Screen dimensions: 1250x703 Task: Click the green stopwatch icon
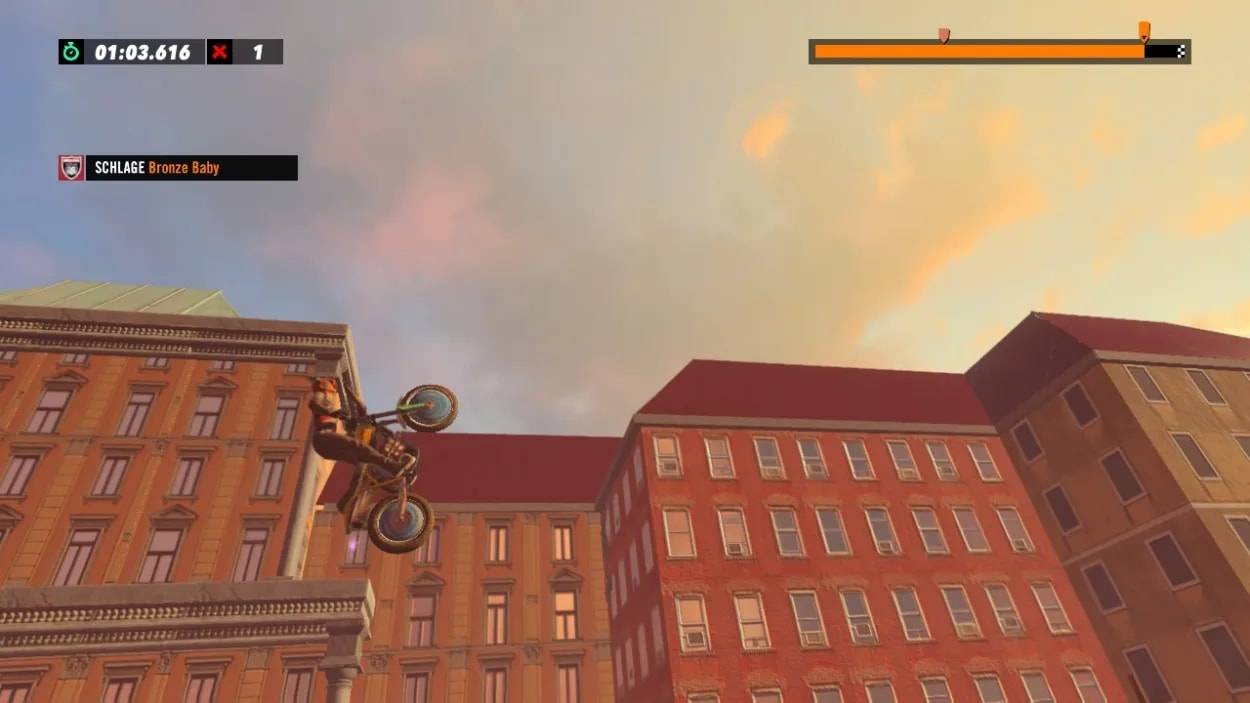[71, 52]
